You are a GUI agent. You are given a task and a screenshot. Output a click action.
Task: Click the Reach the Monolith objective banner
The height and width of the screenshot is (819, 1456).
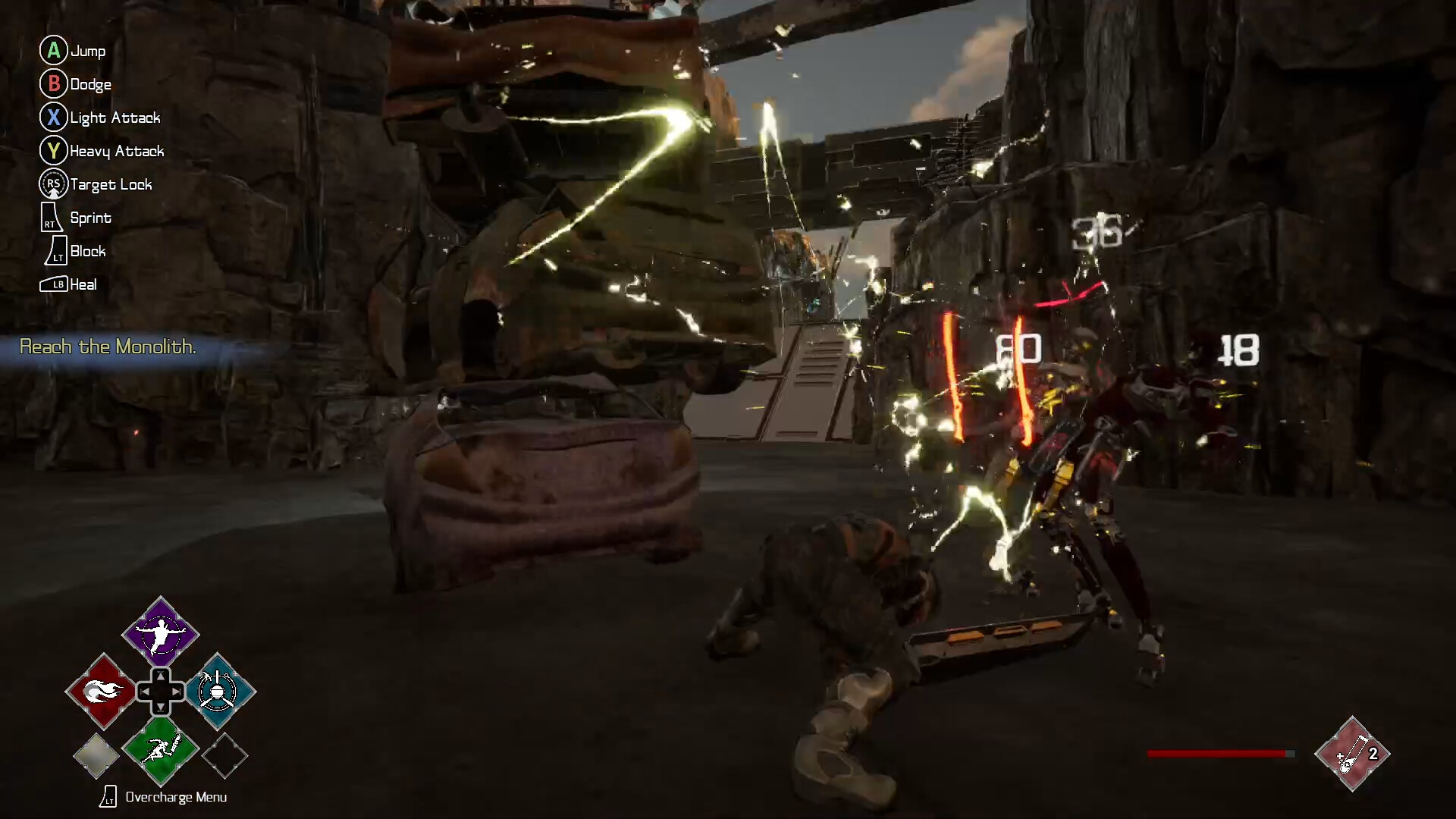tap(108, 347)
